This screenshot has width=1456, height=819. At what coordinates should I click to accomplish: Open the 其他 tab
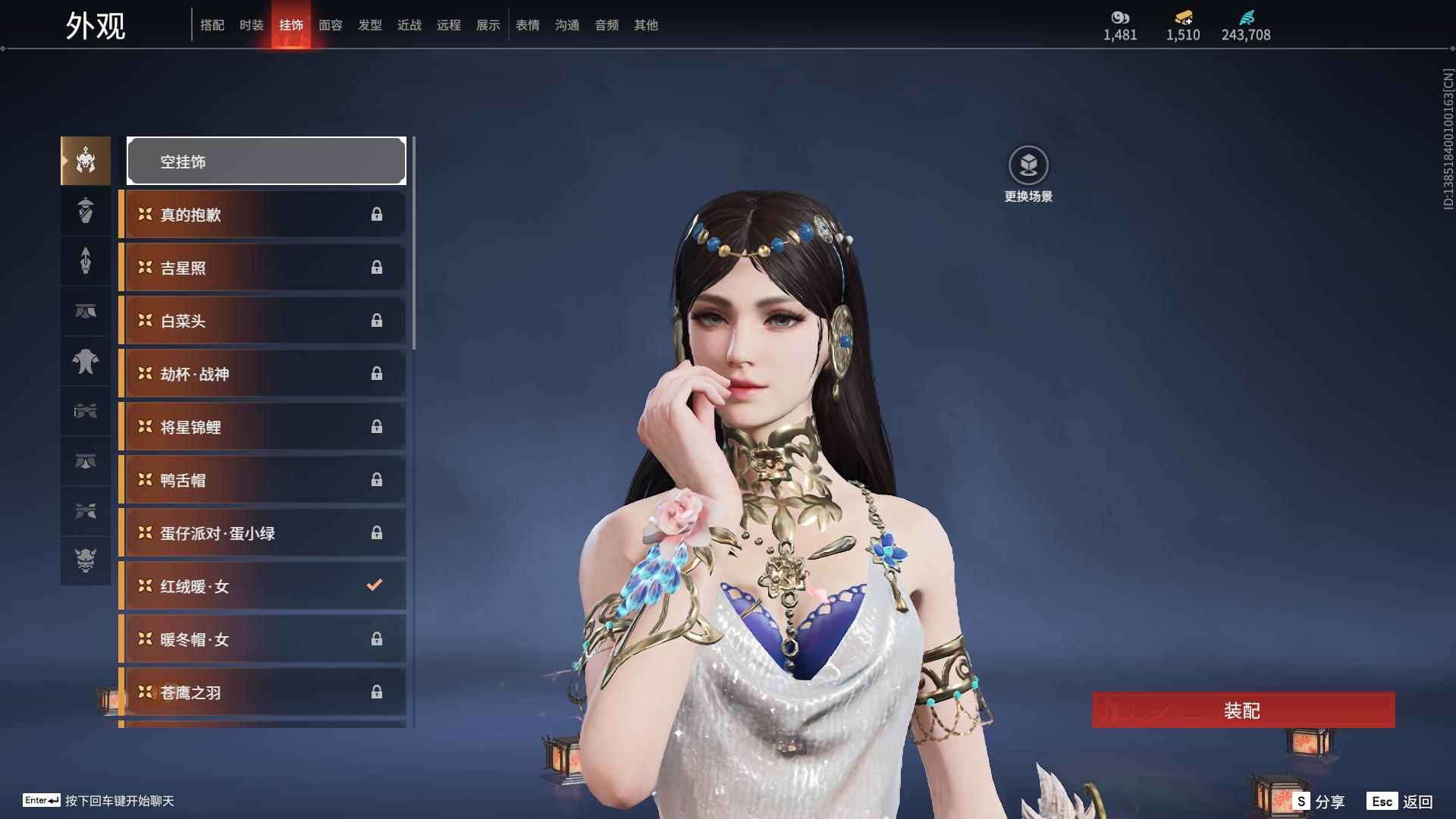tap(645, 25)
